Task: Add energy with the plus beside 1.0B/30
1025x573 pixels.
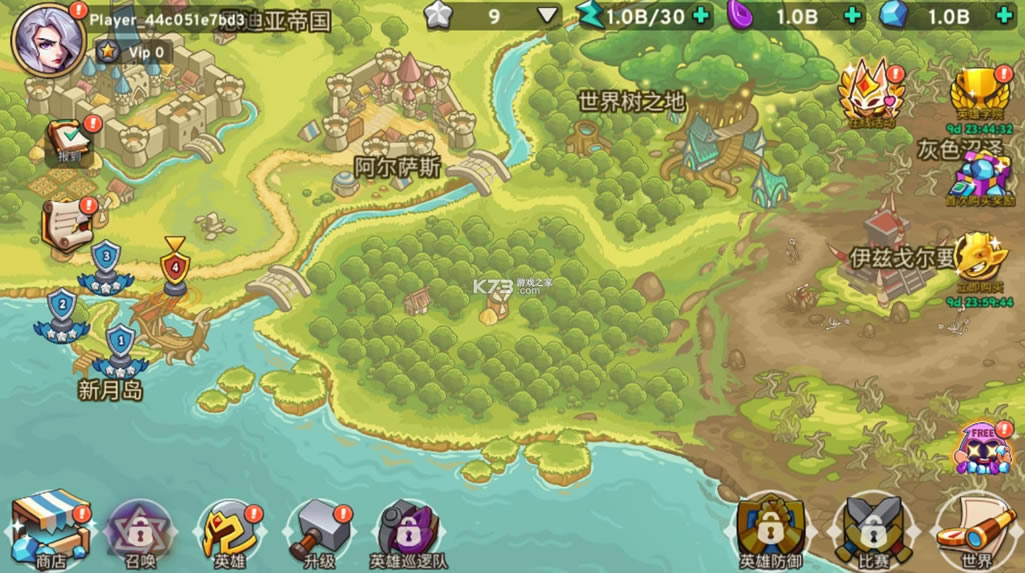Action: pos(700,16)
